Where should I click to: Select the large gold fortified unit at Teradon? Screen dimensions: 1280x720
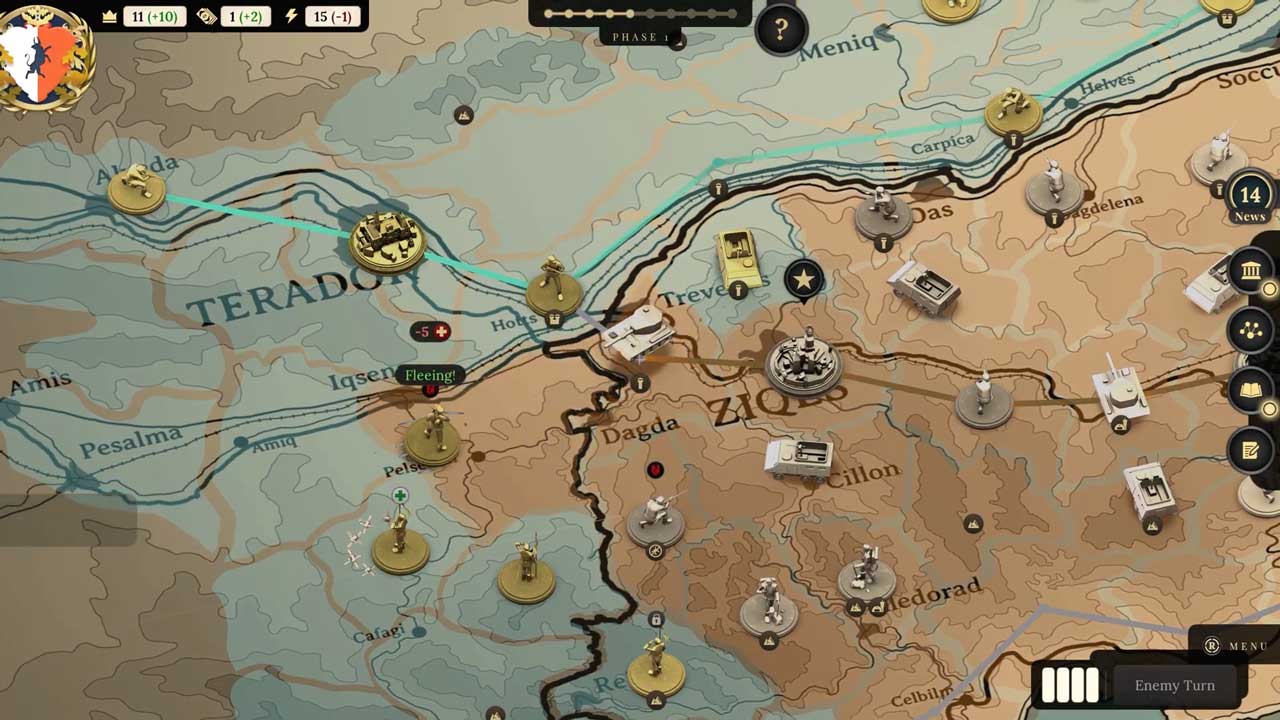(388, 240)
